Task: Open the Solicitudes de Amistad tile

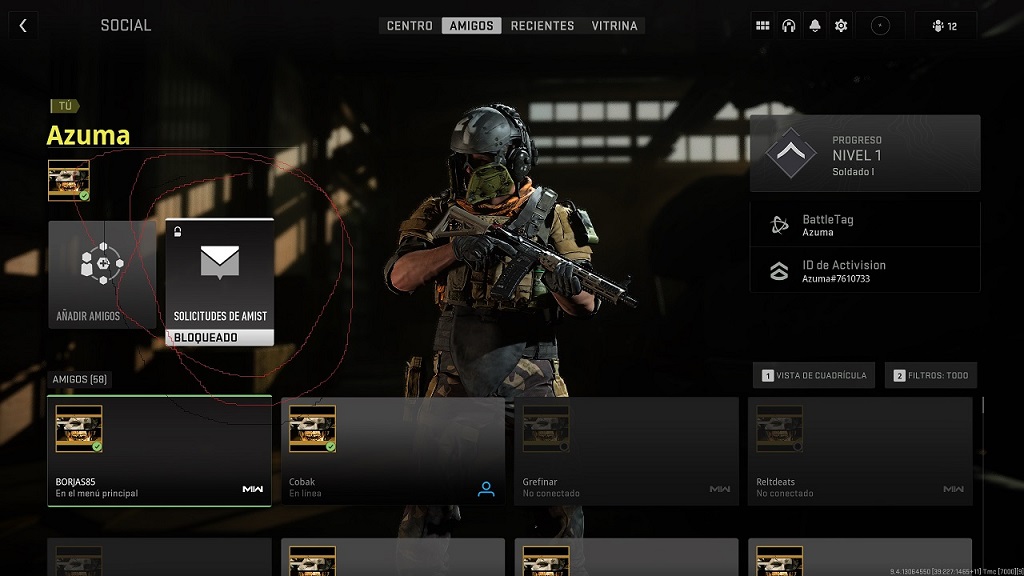Action: click(220, 282)
